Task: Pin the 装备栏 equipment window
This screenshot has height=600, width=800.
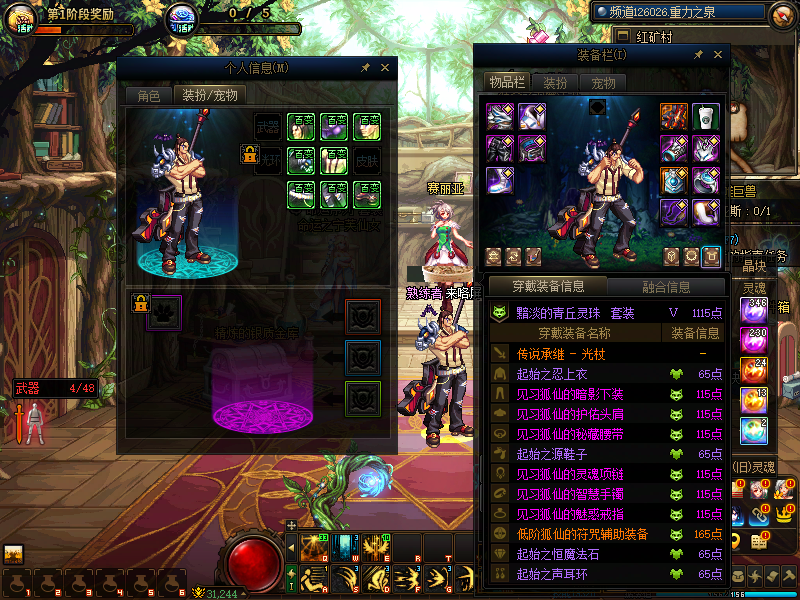Action: (x=698, y=55)
